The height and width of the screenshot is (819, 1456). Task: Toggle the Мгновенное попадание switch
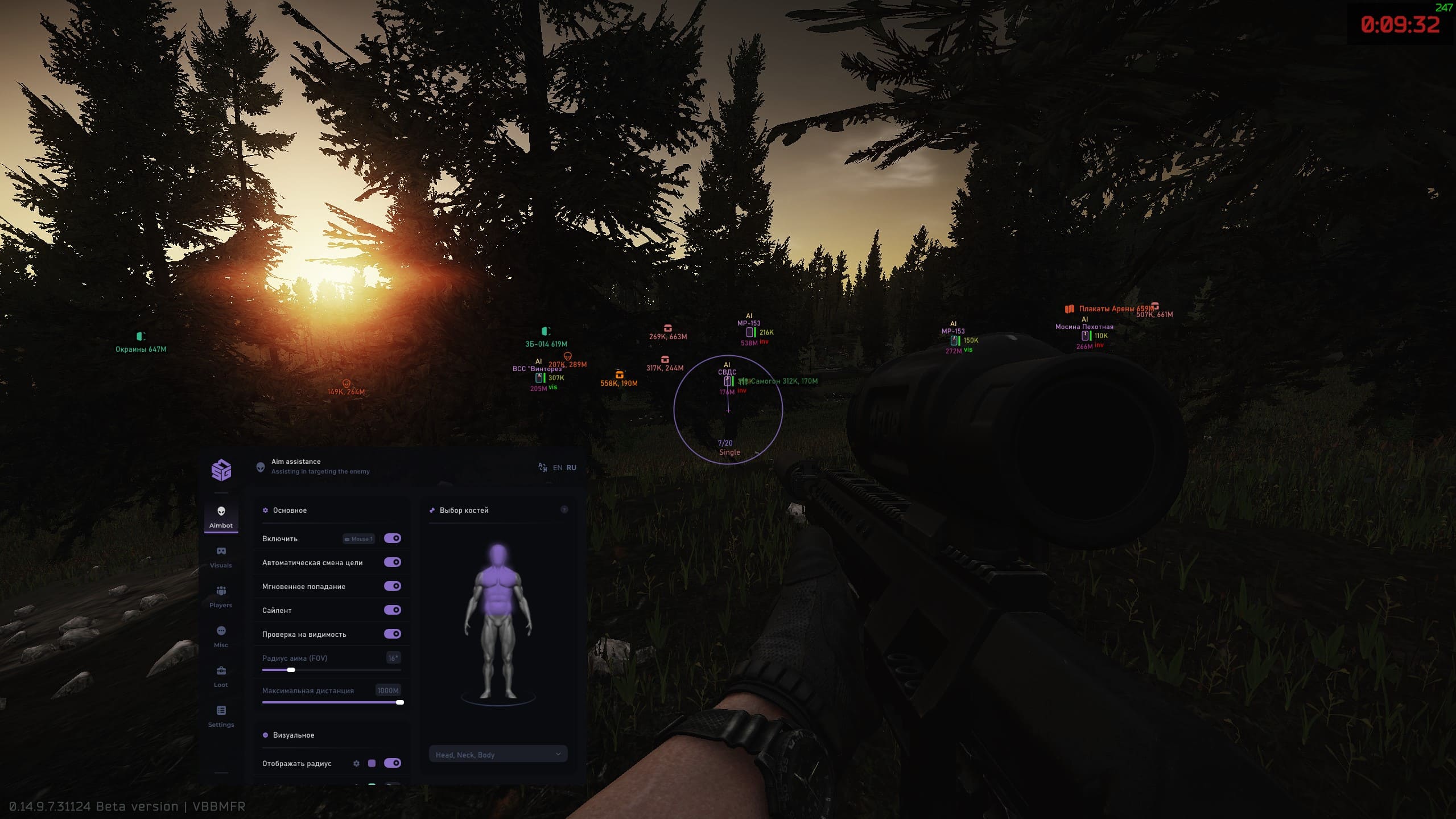[392, 586]
